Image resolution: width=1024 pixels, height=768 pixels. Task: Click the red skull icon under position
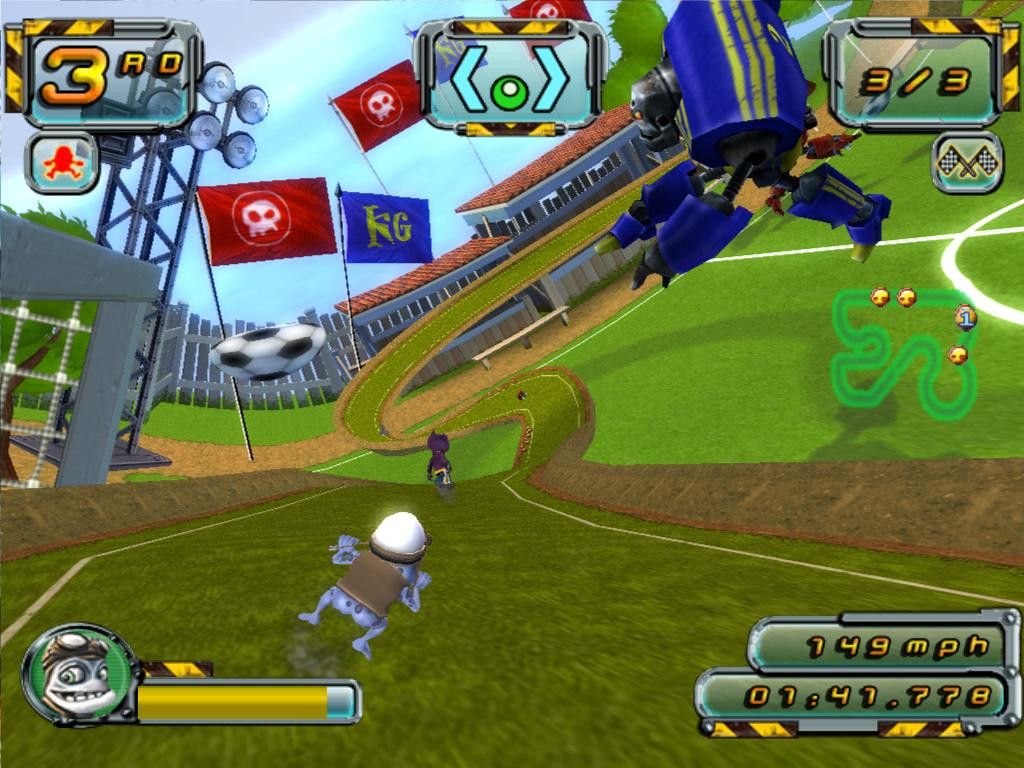(61, 162)
